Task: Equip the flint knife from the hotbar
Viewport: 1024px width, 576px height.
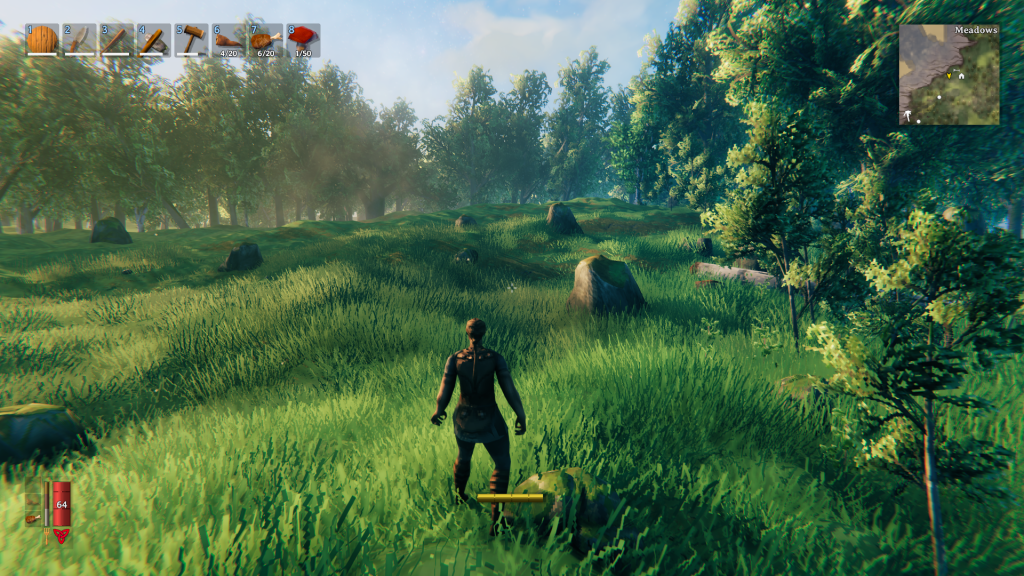Action: coord(80,40)
